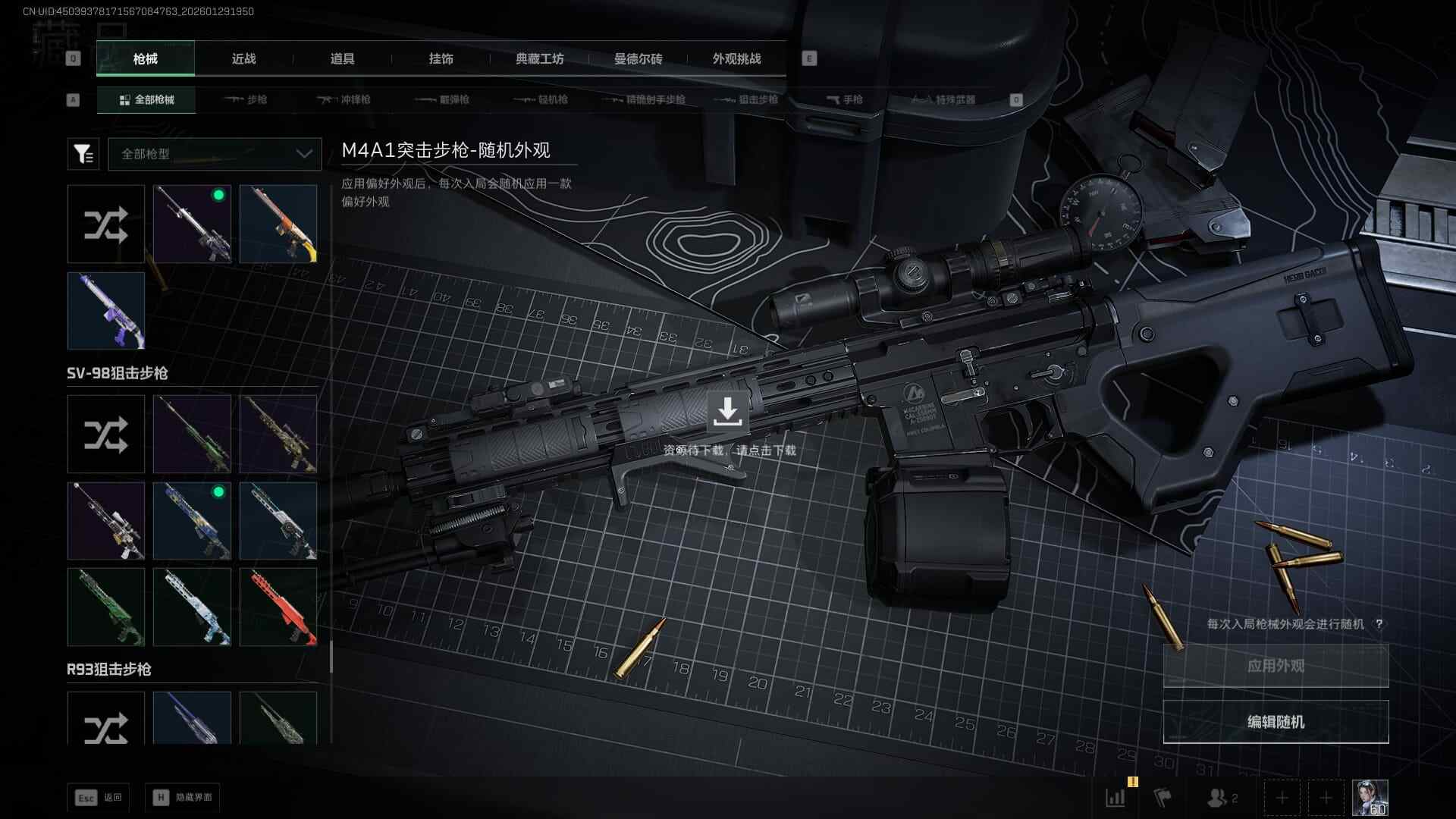Switch to 外观挑战 tab
This screenshot has width=1456, height=819.
[x=736, y=59]
